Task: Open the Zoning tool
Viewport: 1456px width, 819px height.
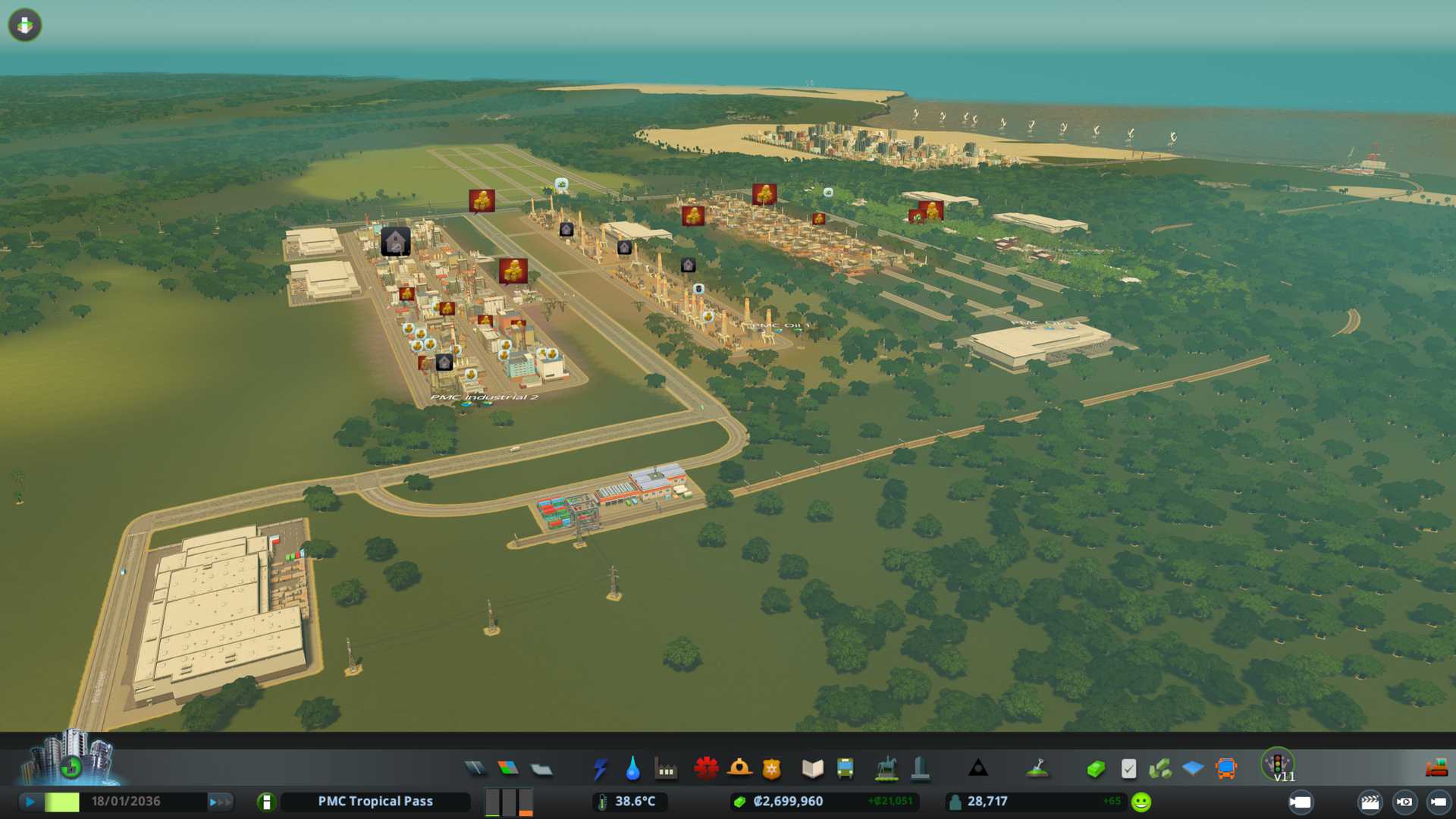Action: click(508, 769)
